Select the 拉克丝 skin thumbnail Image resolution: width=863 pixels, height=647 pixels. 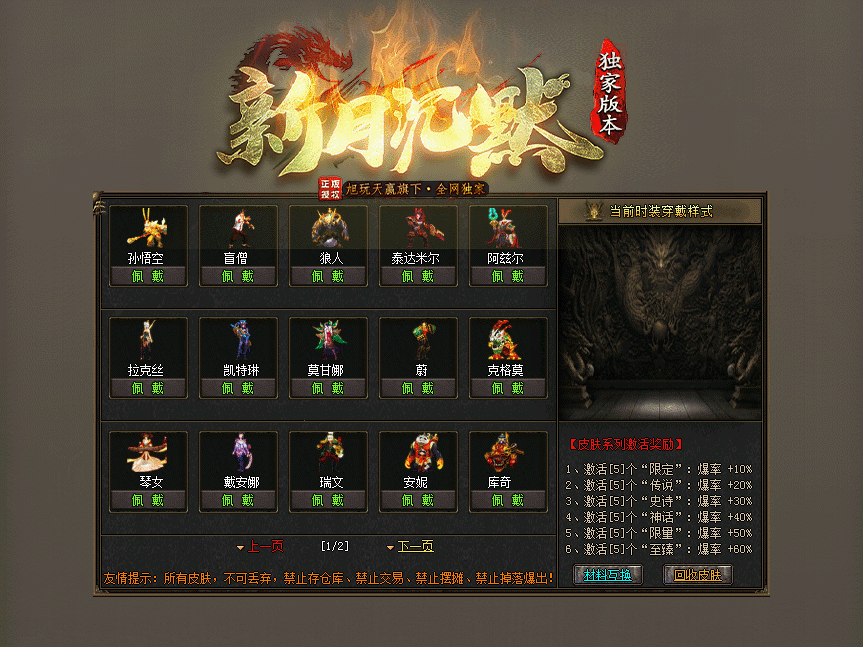point(148,341)
